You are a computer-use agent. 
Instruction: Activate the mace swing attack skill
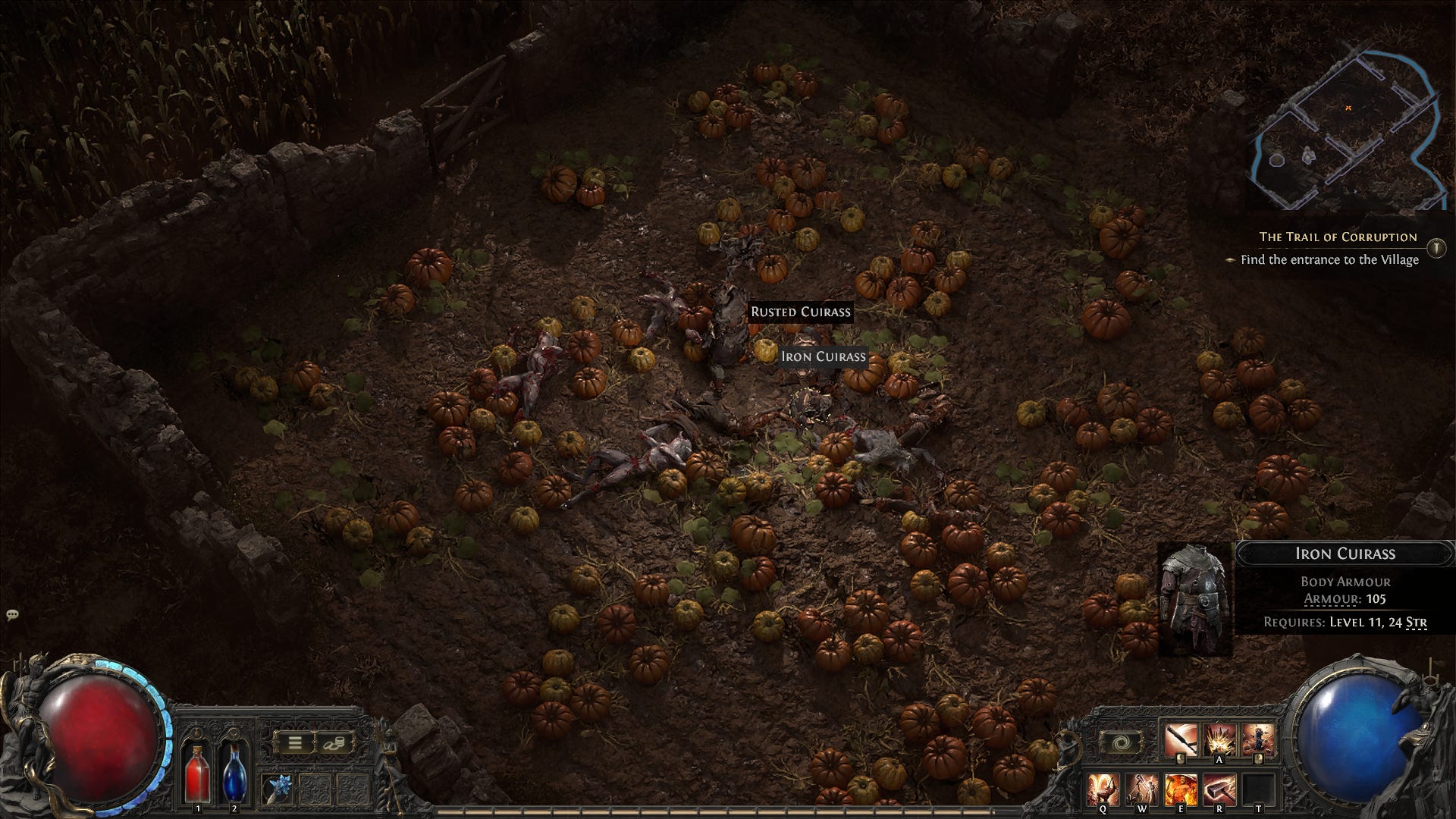(x=1181, y=741)
